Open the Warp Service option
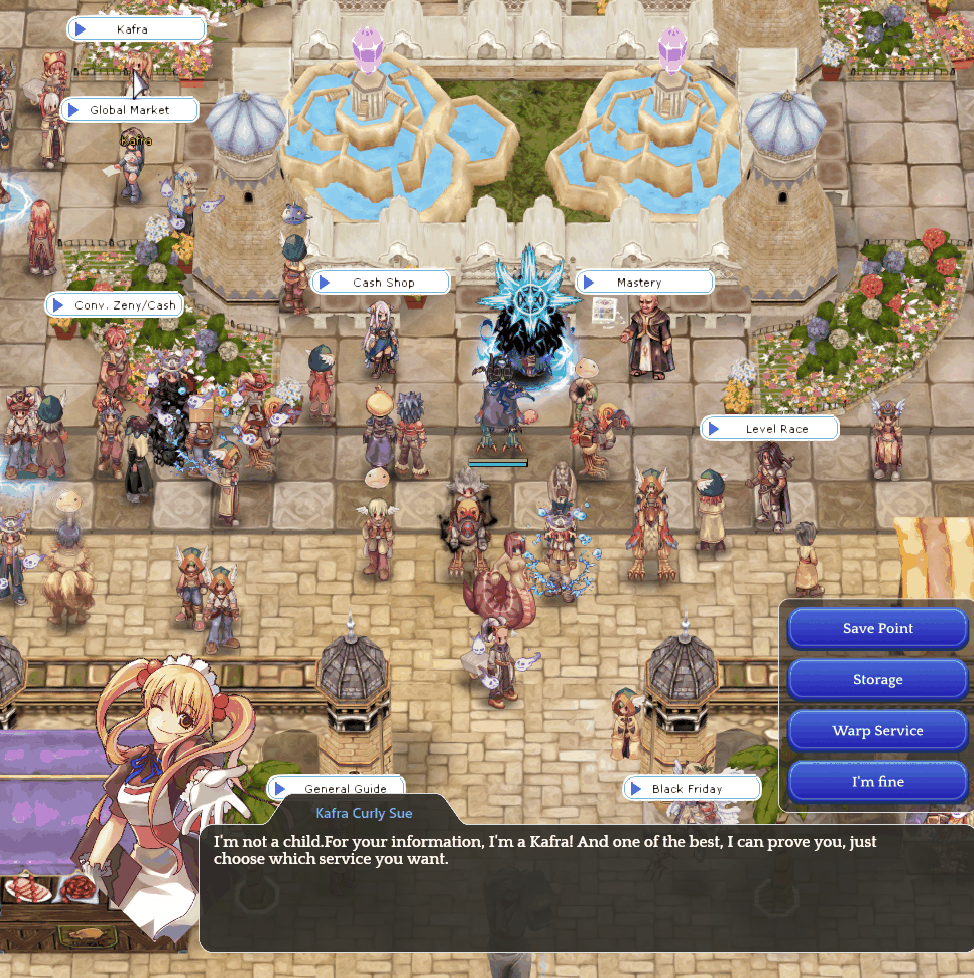 pyautogui.click(x=877, y=731)
